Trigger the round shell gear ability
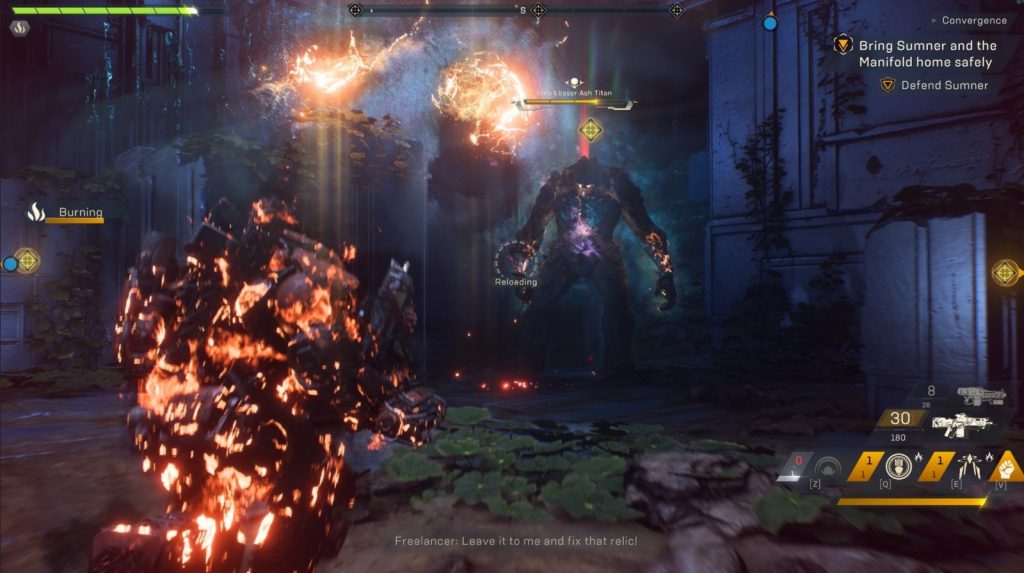Viewport: 1024px width, 573px height. click(x=898, y=466)
